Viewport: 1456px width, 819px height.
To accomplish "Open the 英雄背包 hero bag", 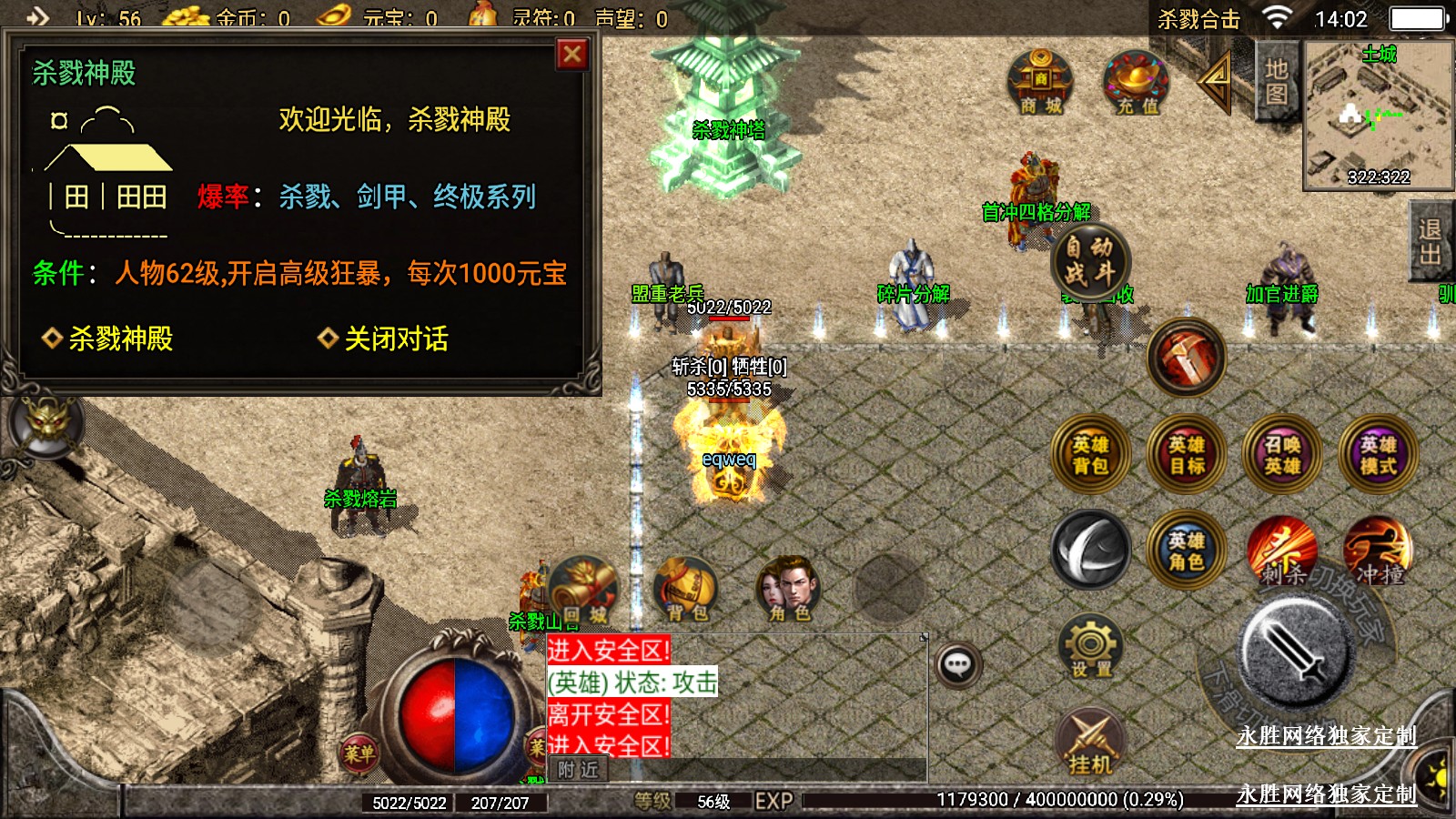I will 1090,455.
